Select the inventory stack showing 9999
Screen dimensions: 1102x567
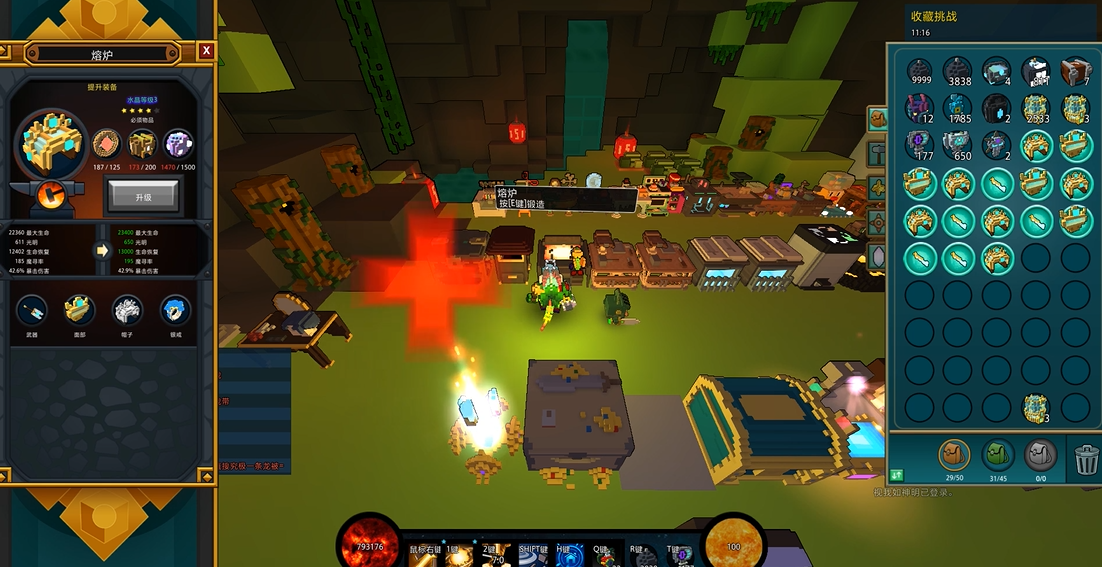[920, 72]
